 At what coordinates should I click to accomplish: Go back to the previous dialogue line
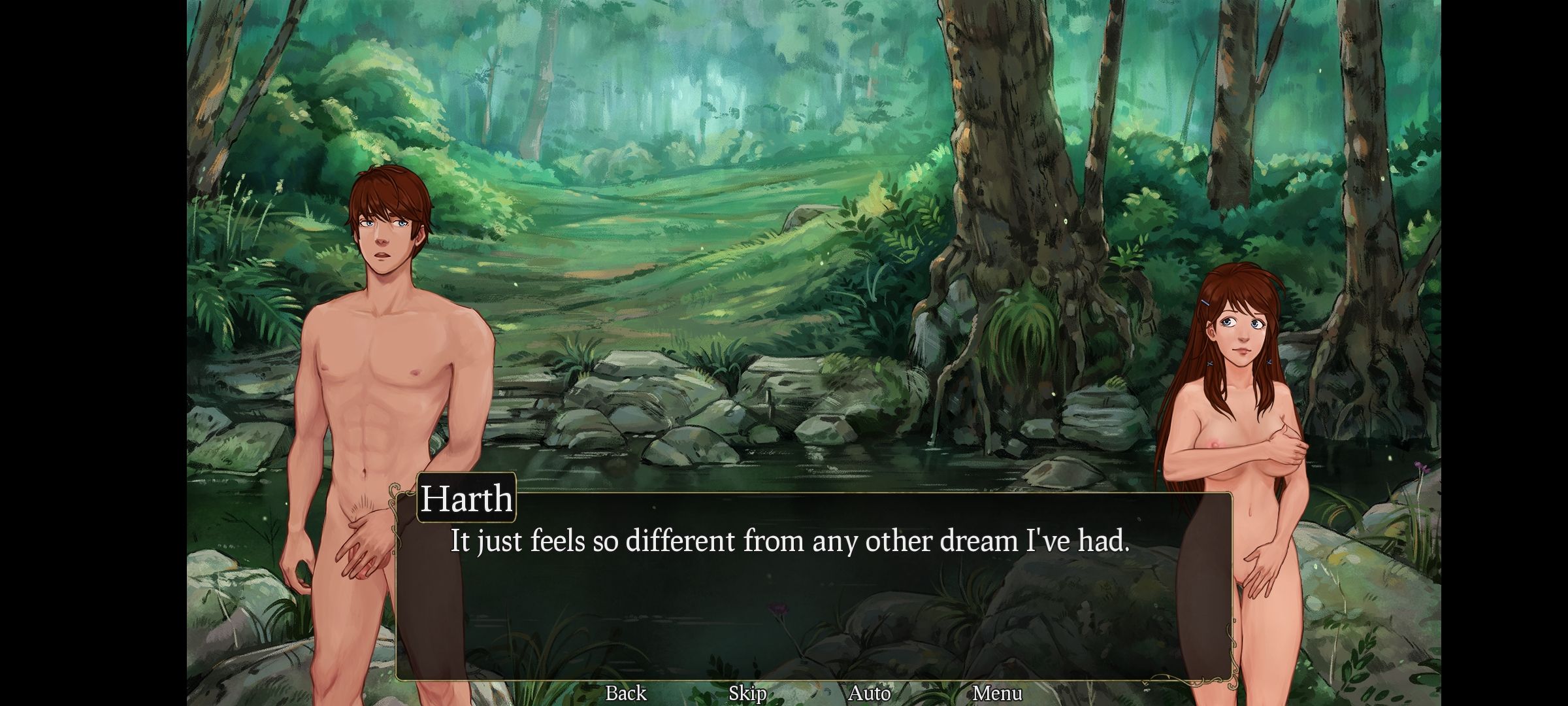coord(625,693)
